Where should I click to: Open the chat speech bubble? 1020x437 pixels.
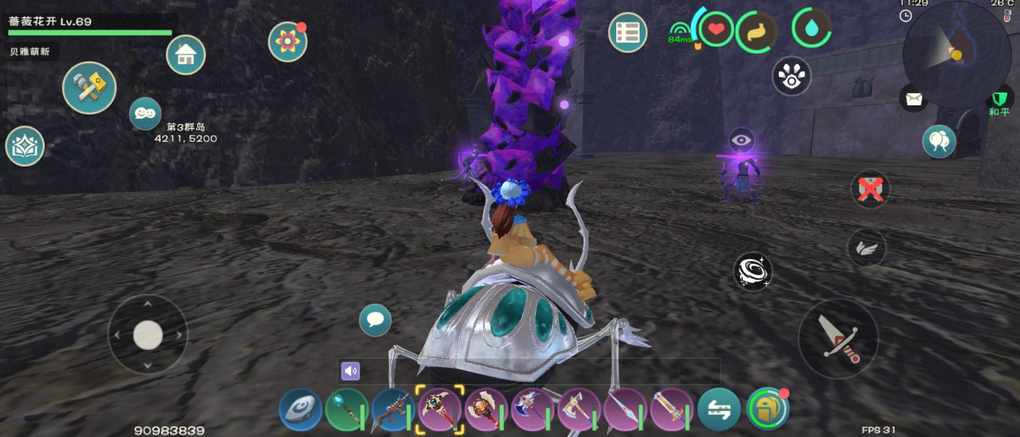375,320
